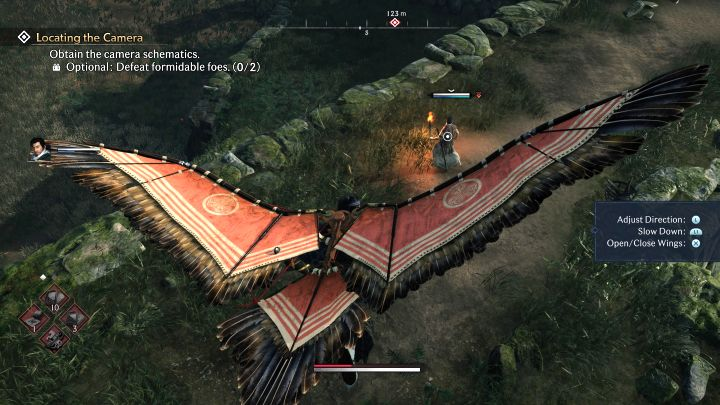Select the red objective marker on the compass
Screen dimensions: 720x405
[394, 22]
